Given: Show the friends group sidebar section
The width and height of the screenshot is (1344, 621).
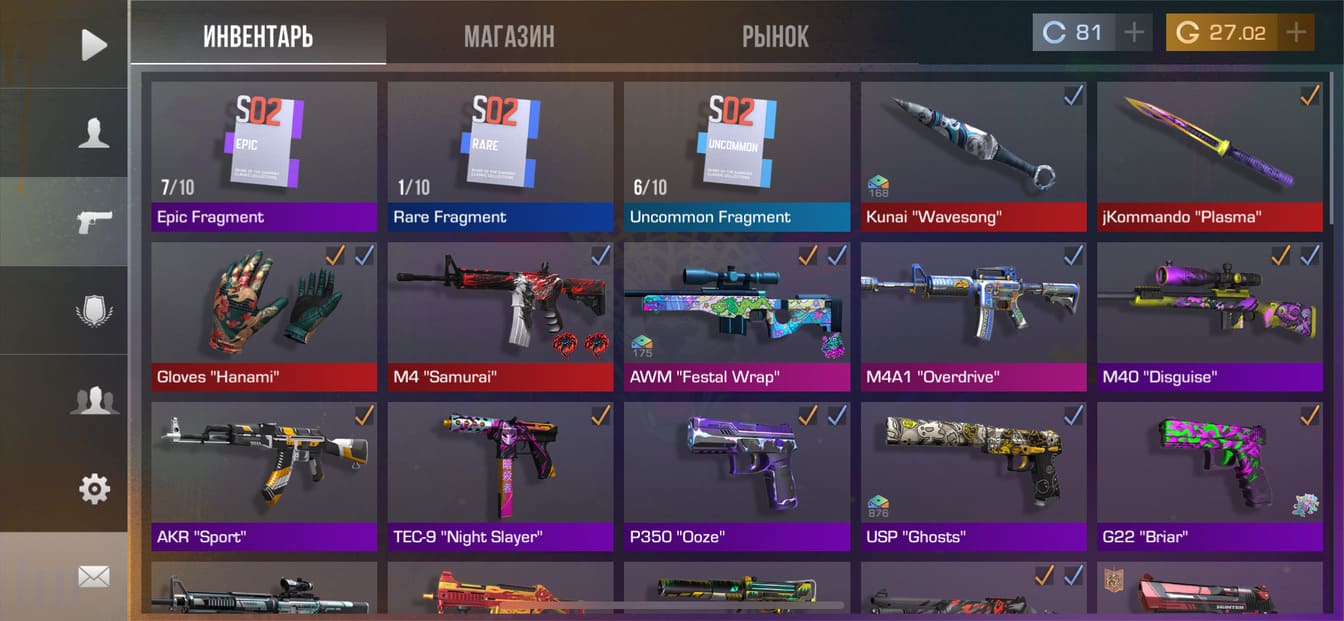Looking at the screenshot, I should (93, 400).
